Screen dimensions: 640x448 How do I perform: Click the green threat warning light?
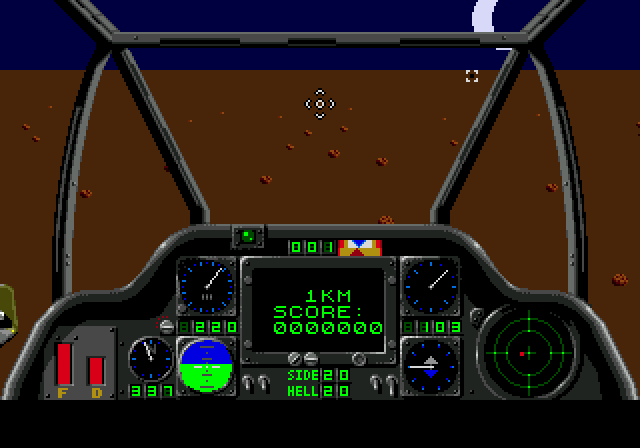tap(247, 236)
